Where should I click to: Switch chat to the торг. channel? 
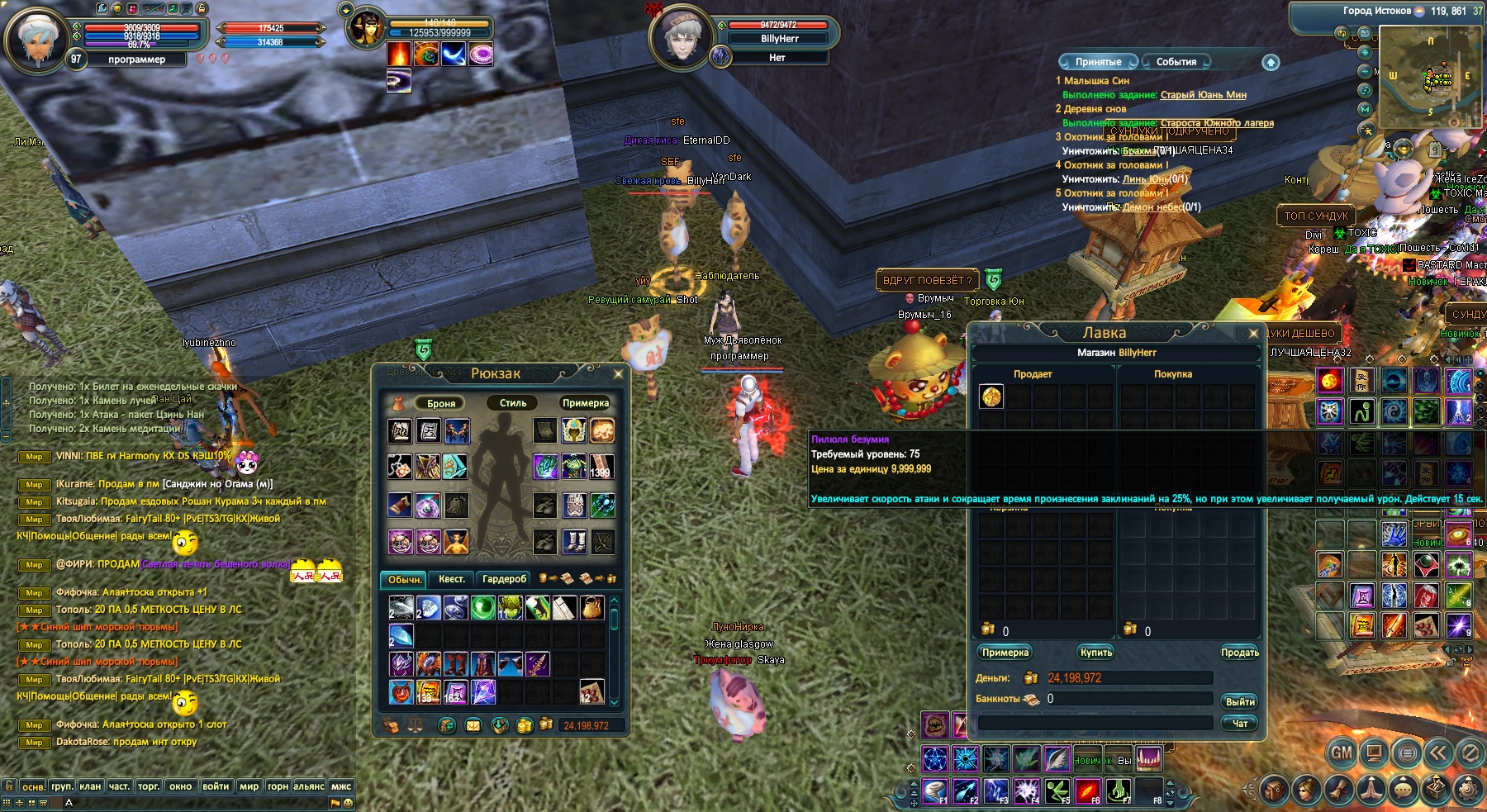tap(149, 786)
